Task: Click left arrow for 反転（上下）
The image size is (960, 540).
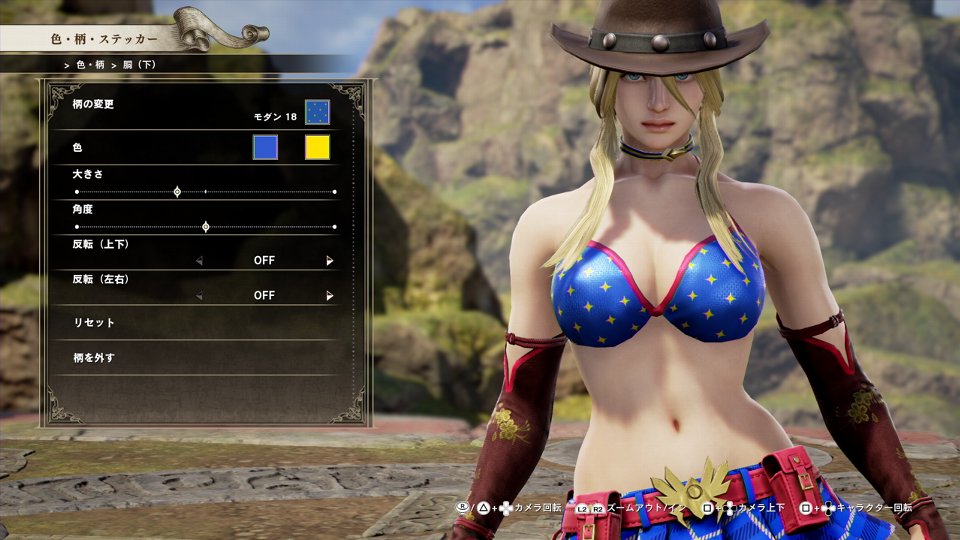Action: tap(198, 261)
